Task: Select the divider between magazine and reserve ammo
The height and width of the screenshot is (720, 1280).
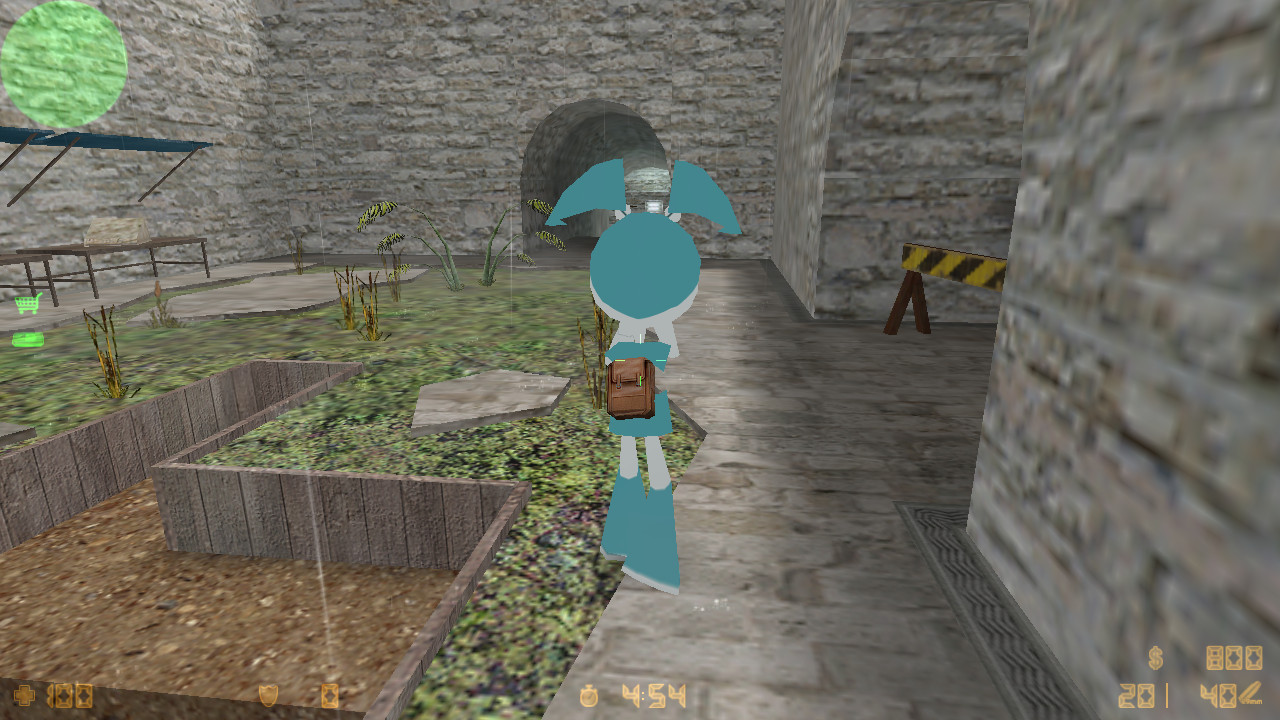Action: point(1167,694)
